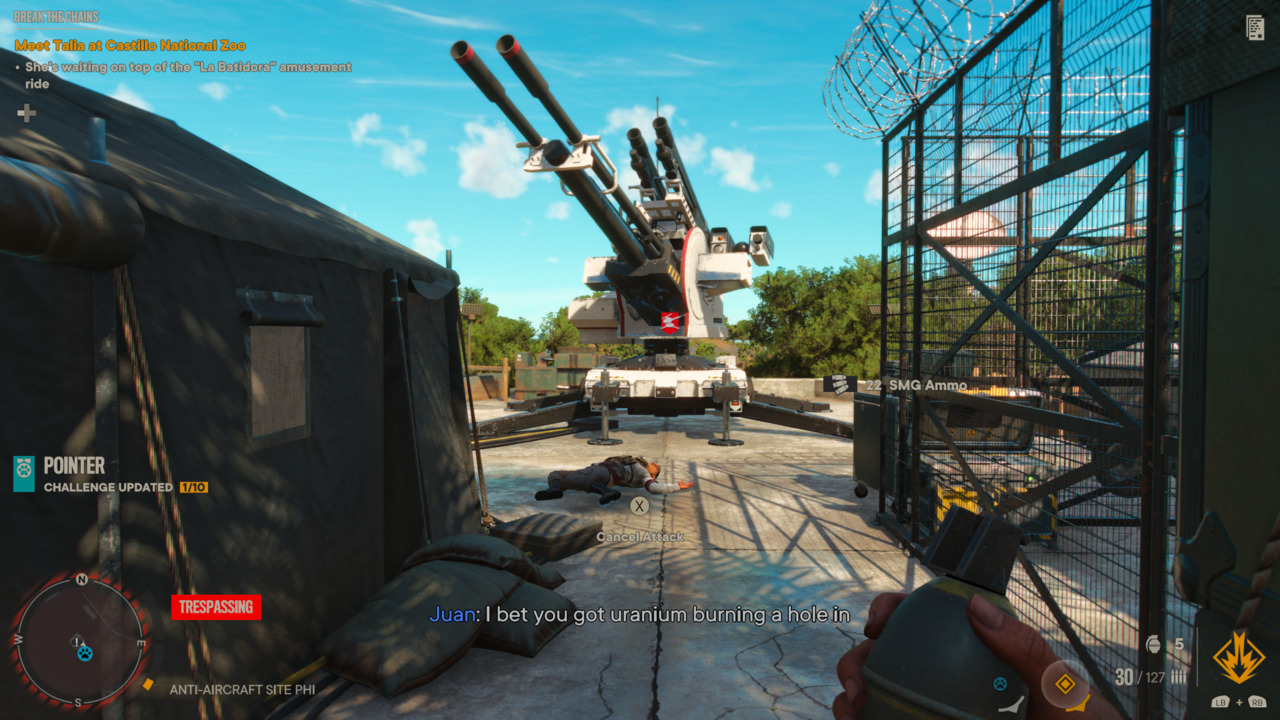Select the BREAK THE CHAINS mission title
The width and height of the screenshot is (1280, 720).
coord(56,16)
